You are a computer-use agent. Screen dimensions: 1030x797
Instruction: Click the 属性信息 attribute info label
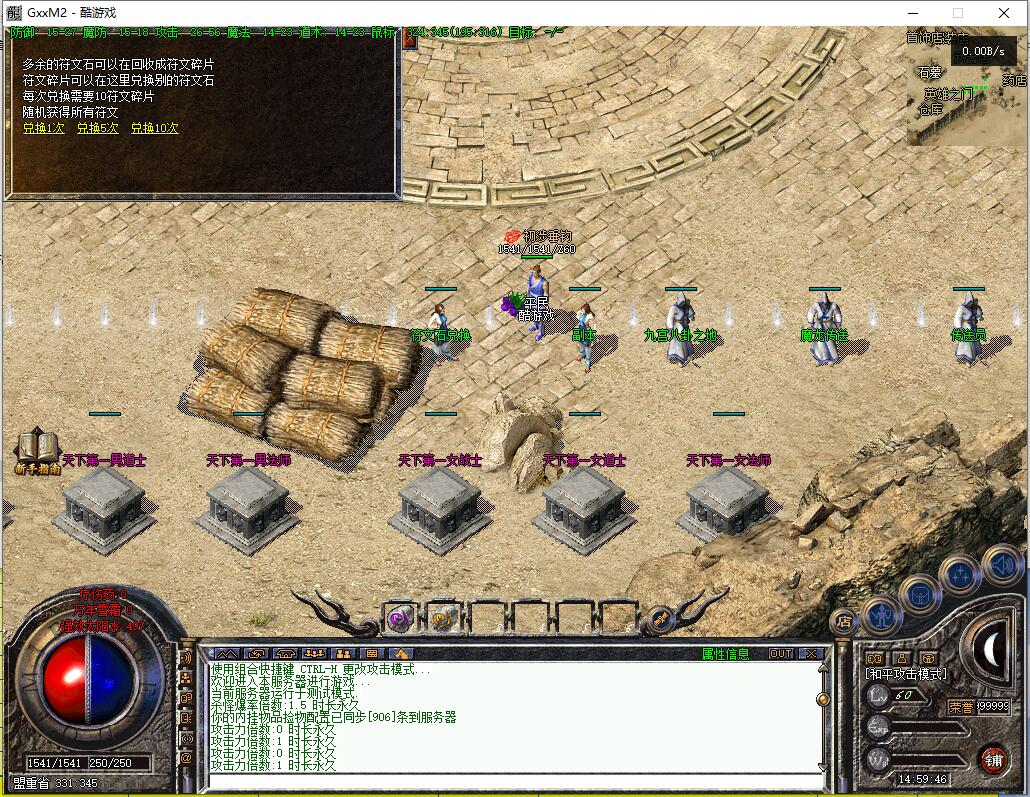[x=725, y=654]
